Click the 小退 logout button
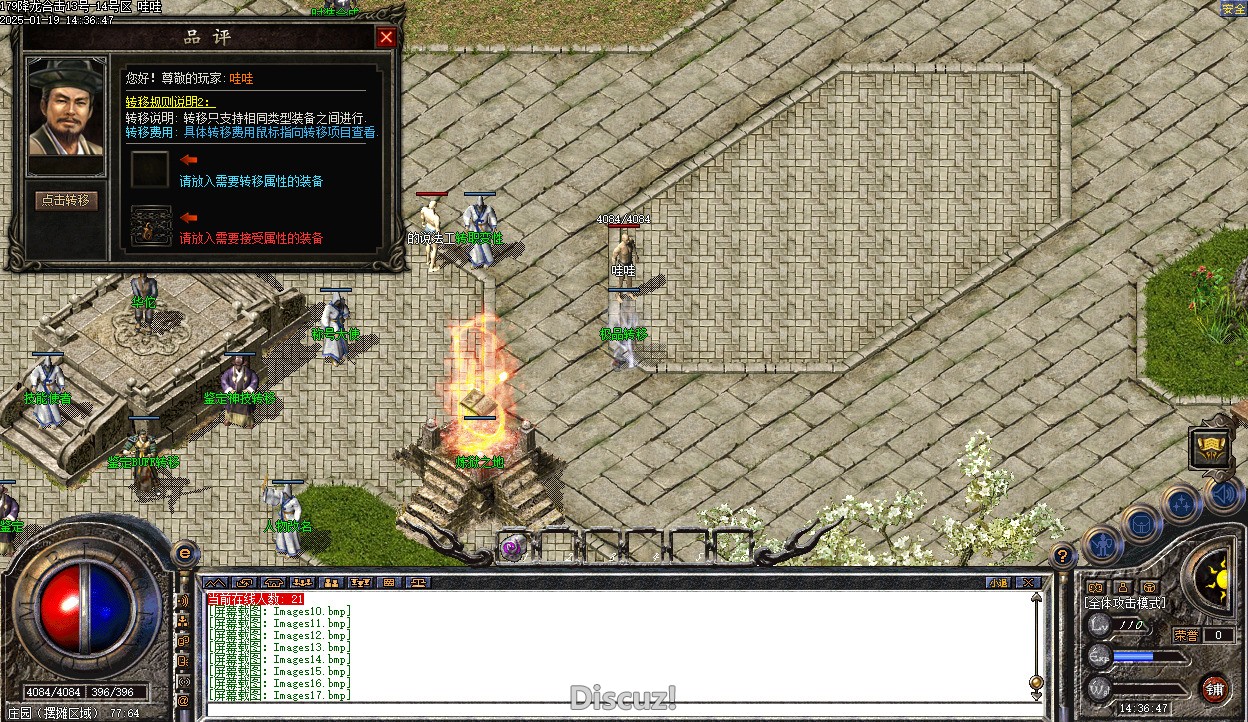The height and width of the screenshot is (722, 1248). (x=998, y=582)
